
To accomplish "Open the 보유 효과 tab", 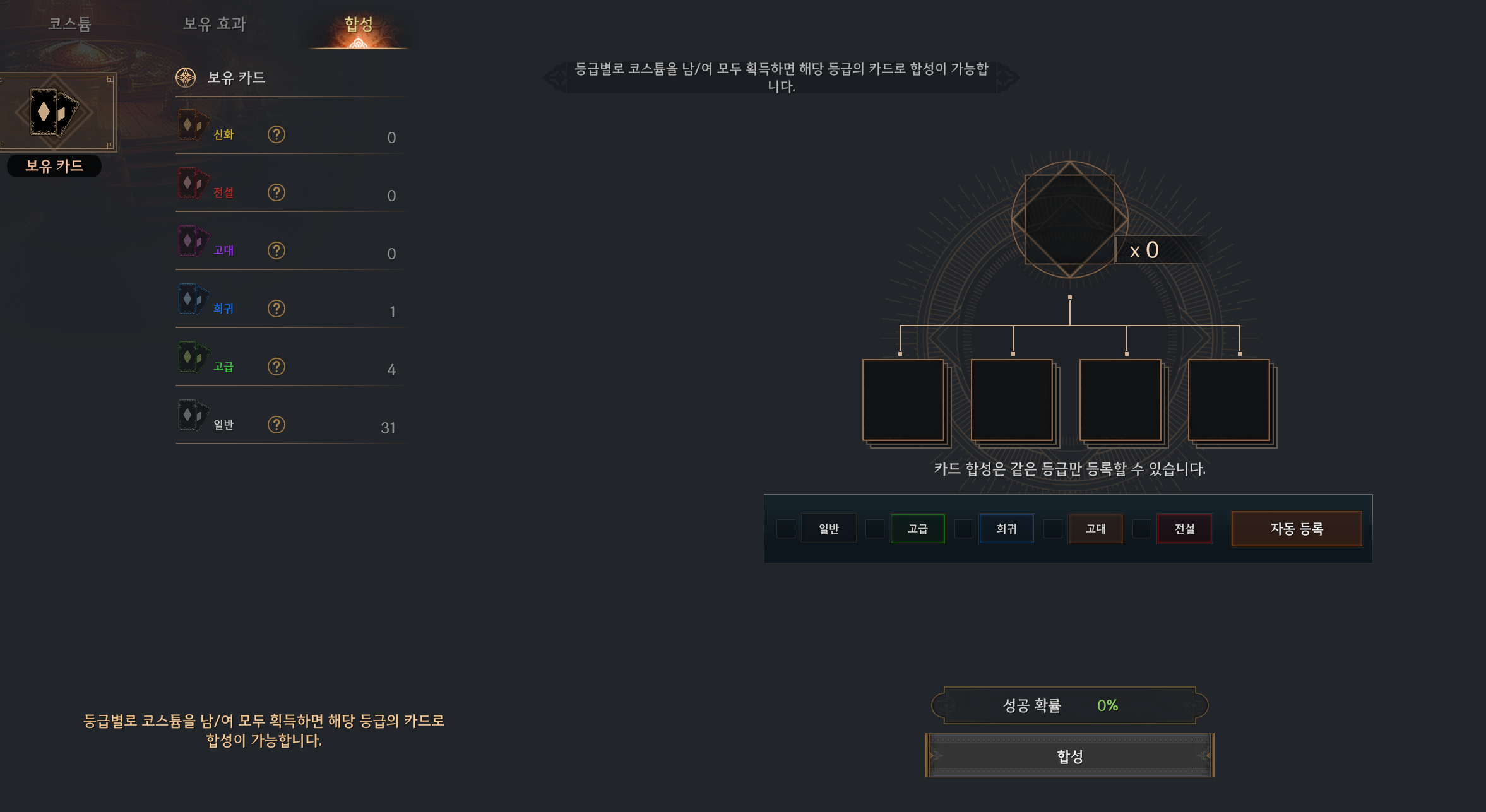I will tap(214, 24).
